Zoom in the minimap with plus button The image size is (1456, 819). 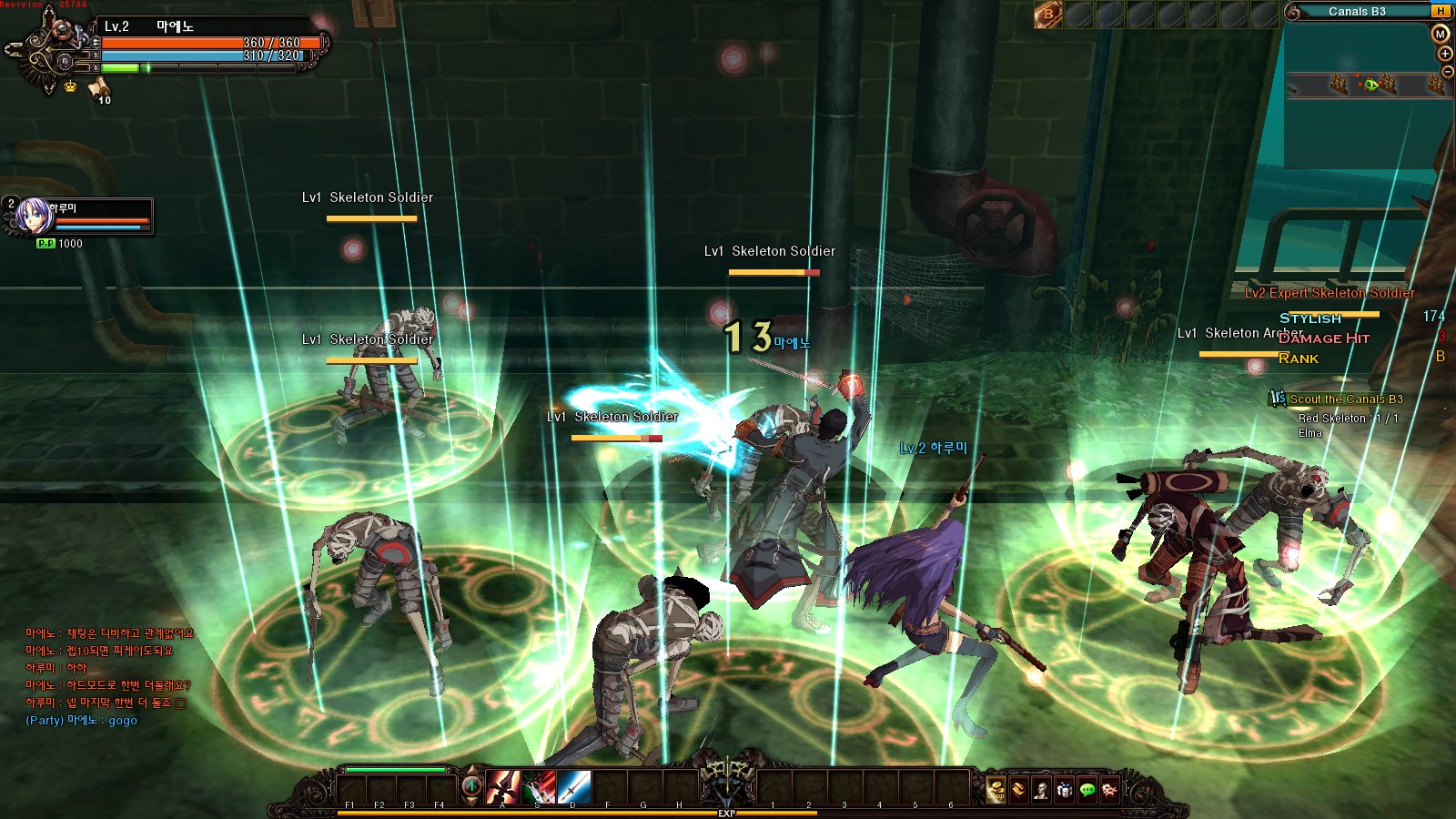tap(1445, 54)
